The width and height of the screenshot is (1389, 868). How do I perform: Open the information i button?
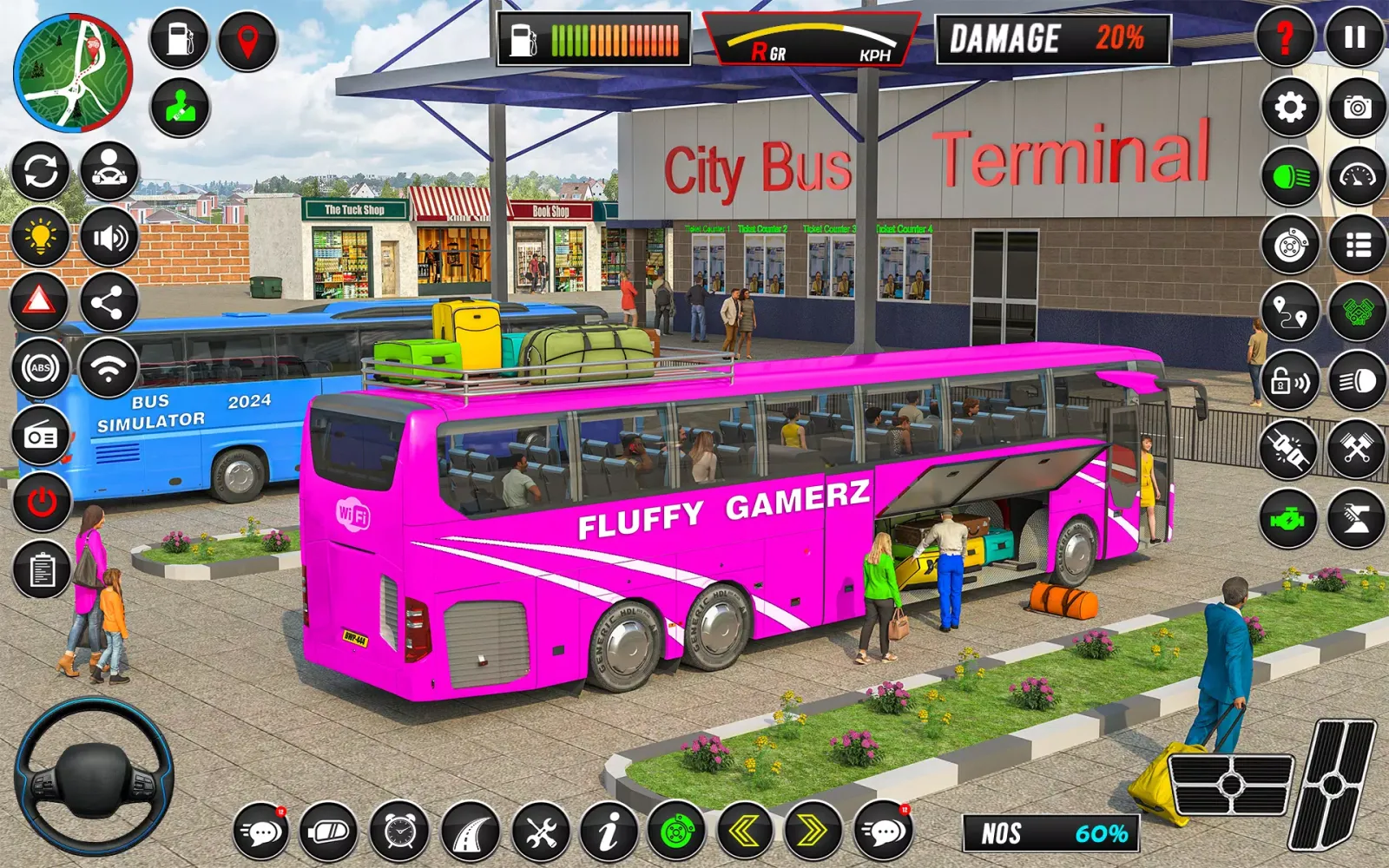tap(609, 832)
